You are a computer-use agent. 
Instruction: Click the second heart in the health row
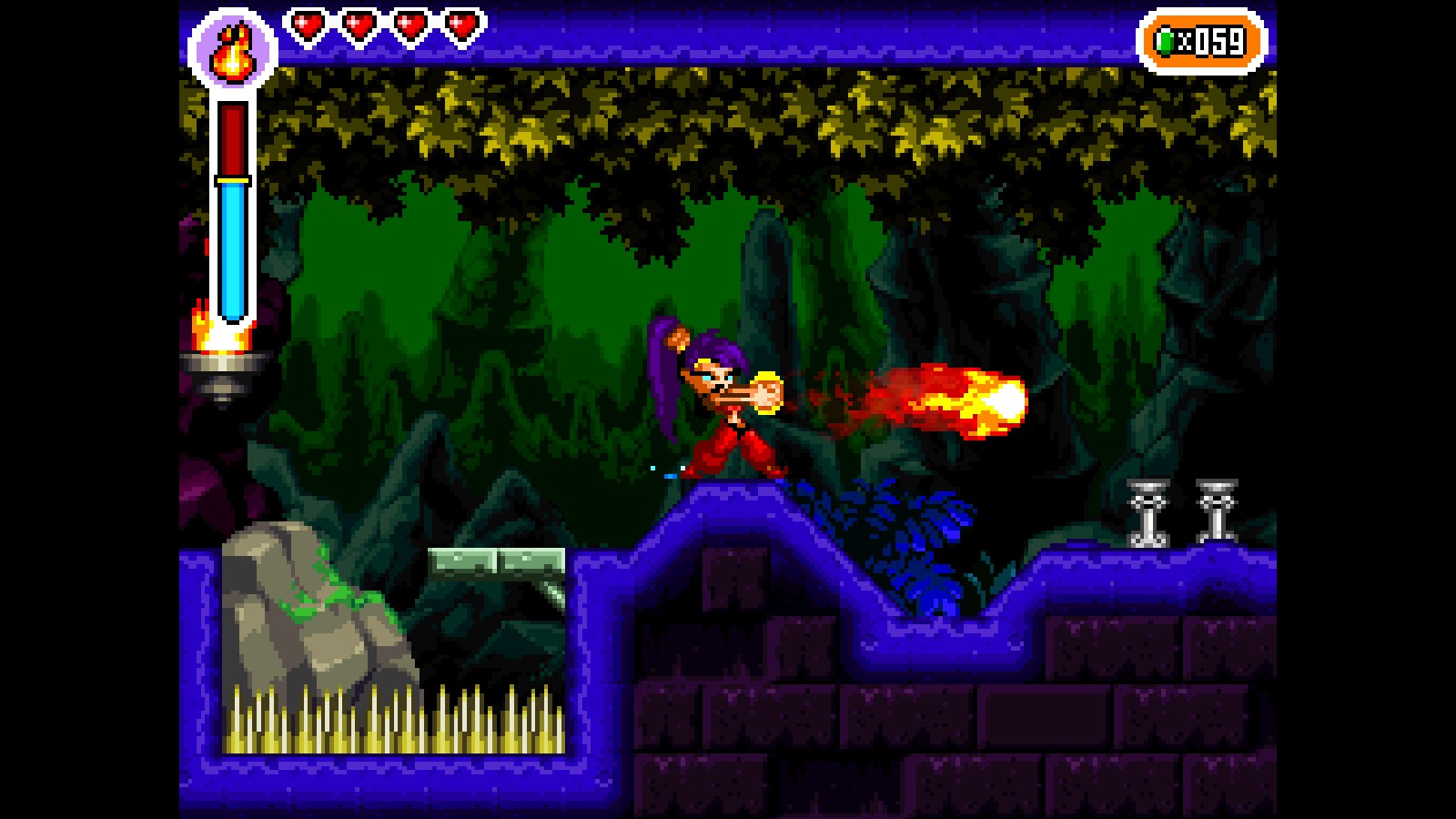(x=359, y=25)
